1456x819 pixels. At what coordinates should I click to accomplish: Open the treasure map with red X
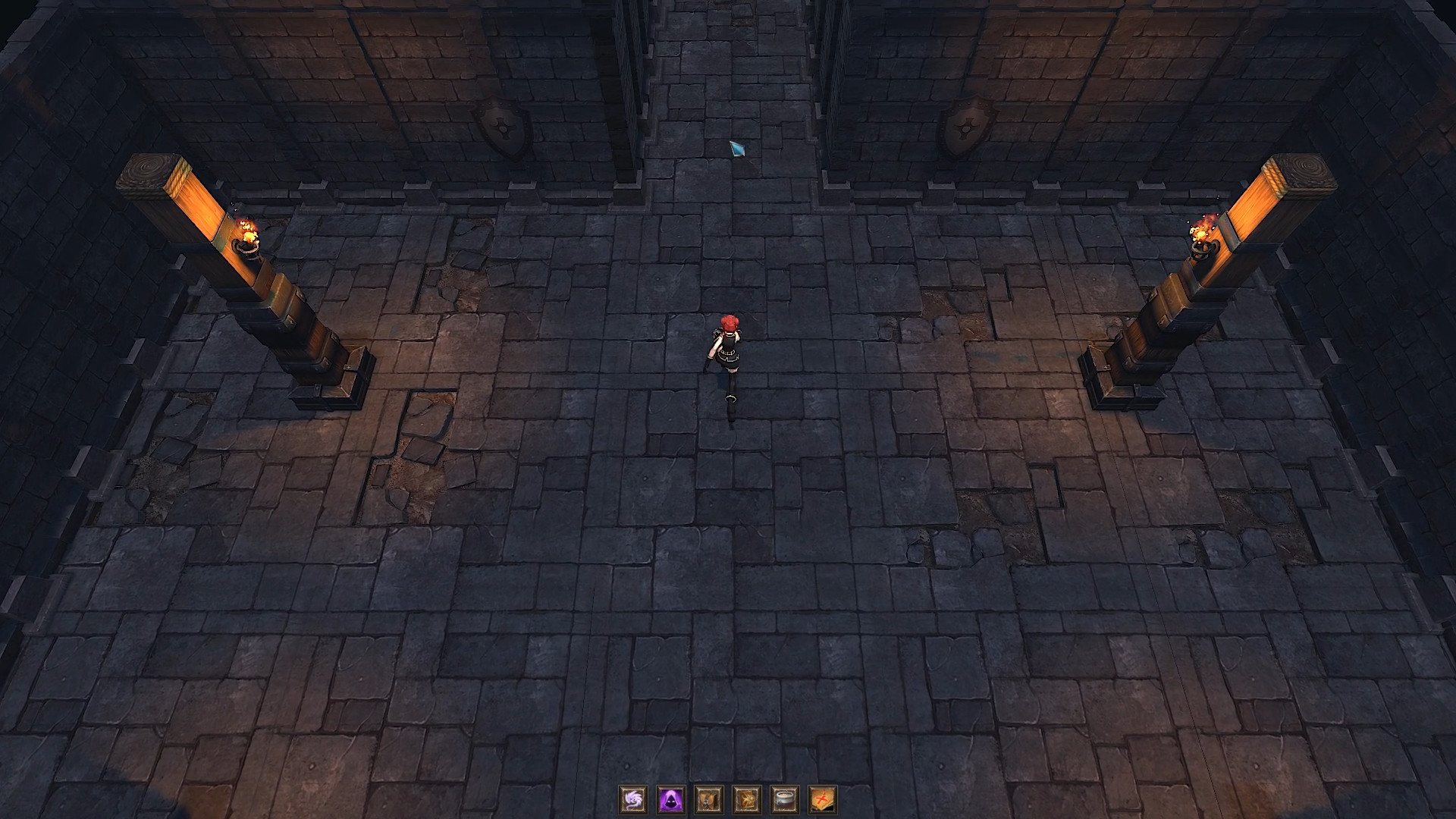(x=823, y=800)
